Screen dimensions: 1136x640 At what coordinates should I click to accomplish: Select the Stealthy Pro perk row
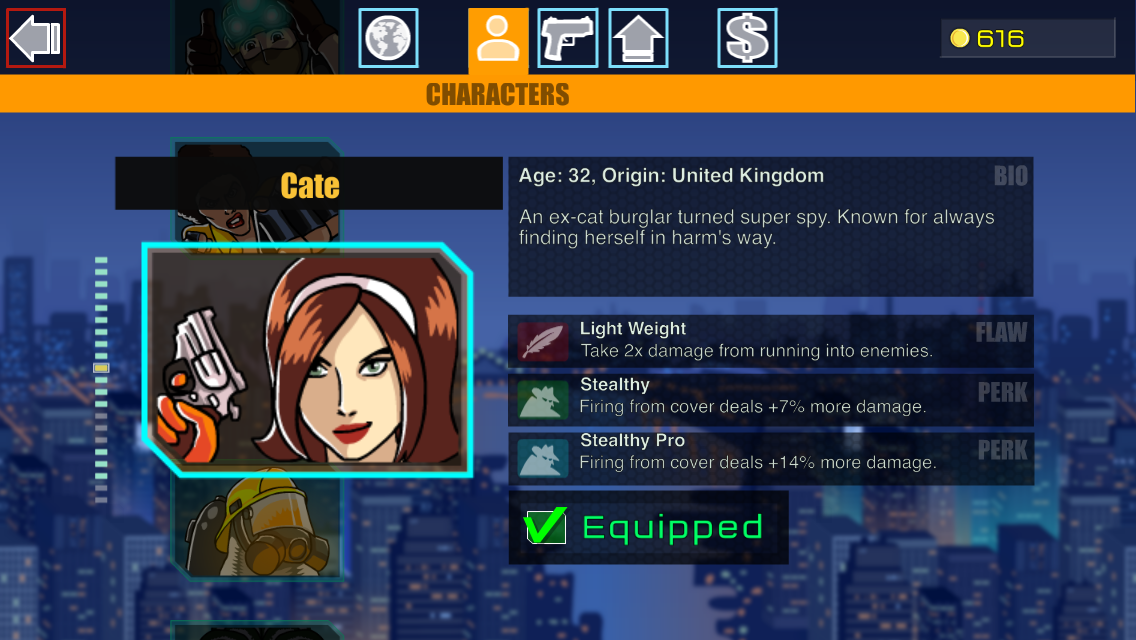pyautogui.click(x=770, y=453)
